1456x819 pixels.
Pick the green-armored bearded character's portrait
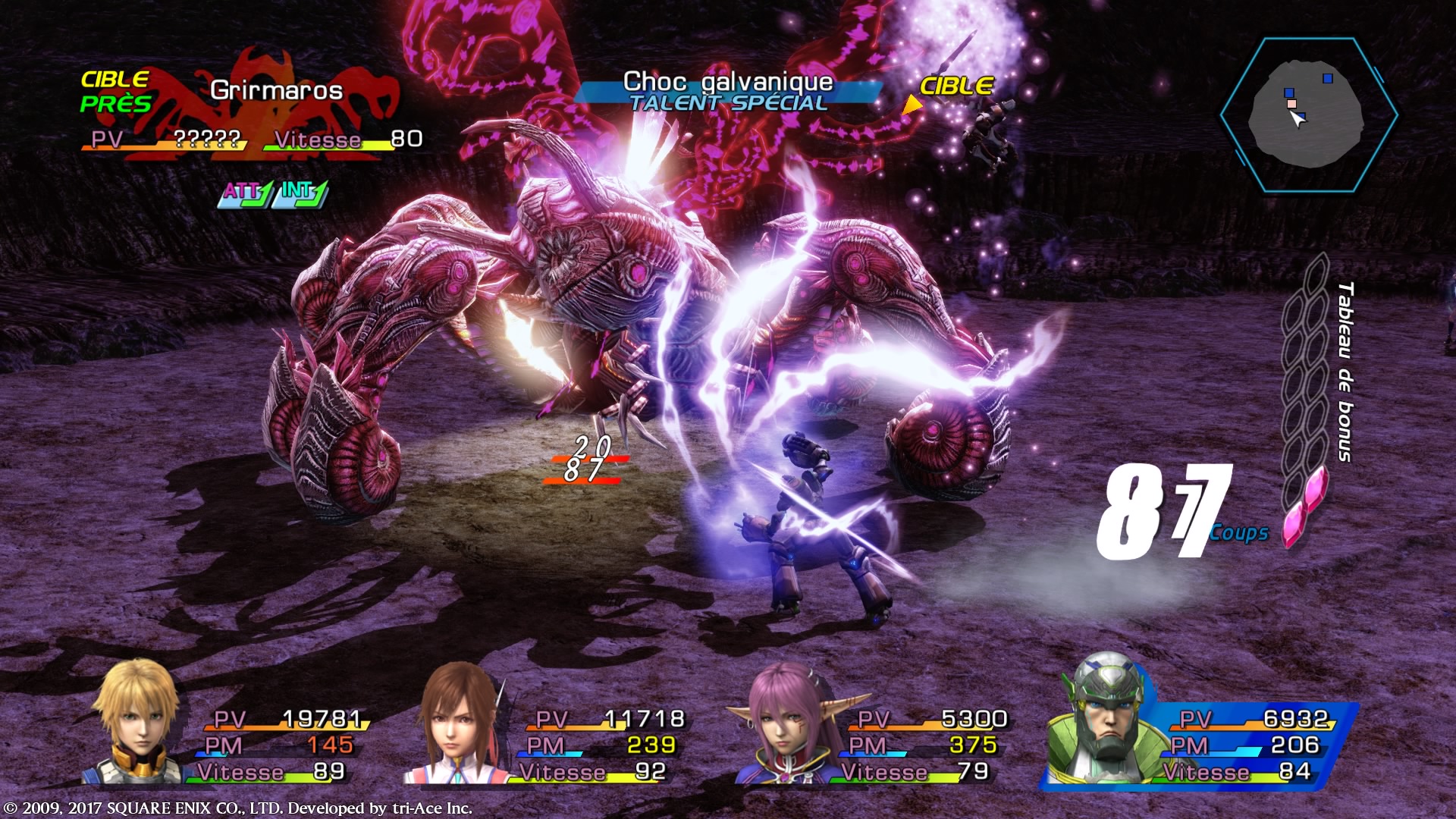point(1106,719)
